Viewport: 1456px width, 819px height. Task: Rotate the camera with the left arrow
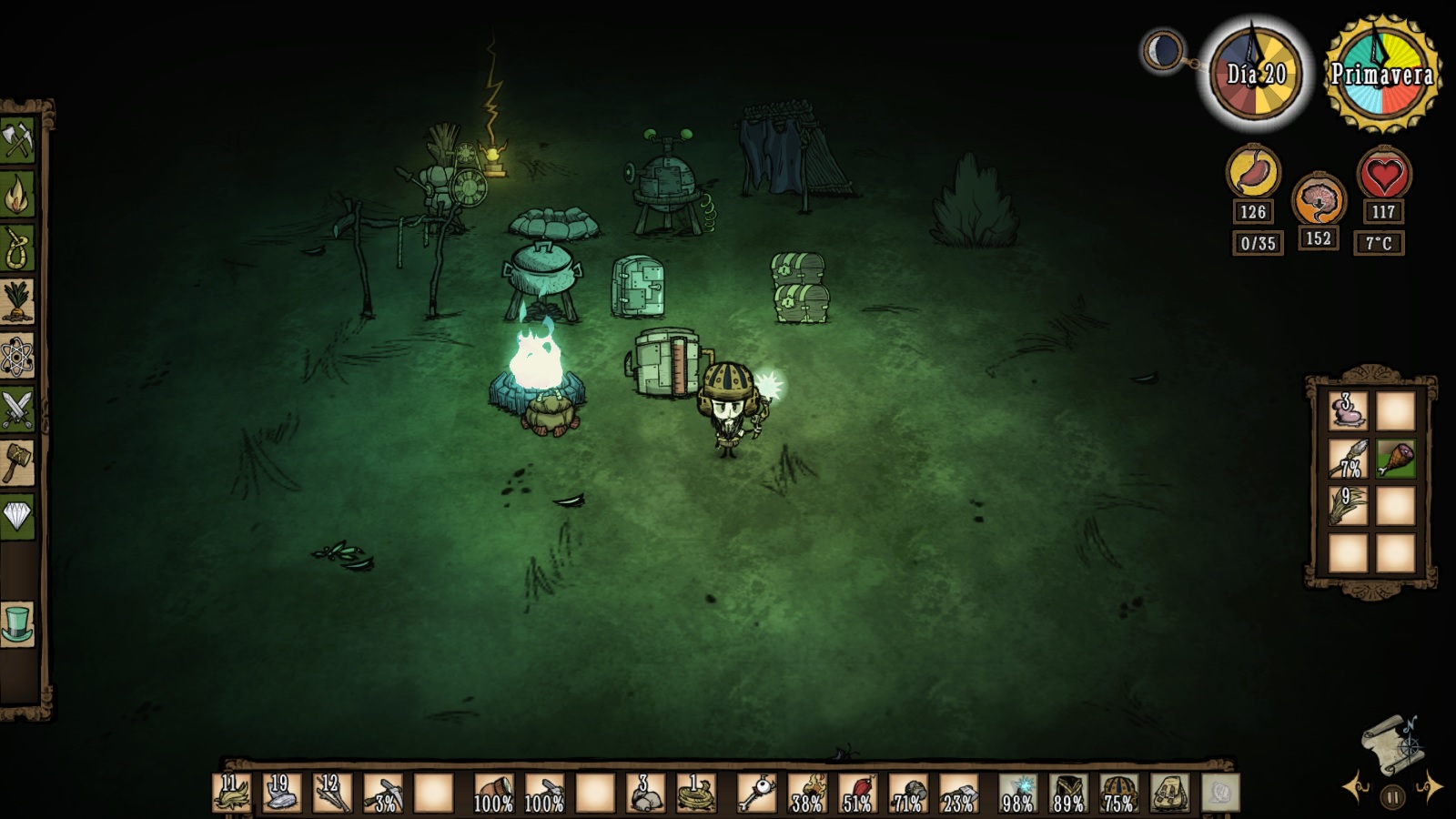tap(1355, 788)
